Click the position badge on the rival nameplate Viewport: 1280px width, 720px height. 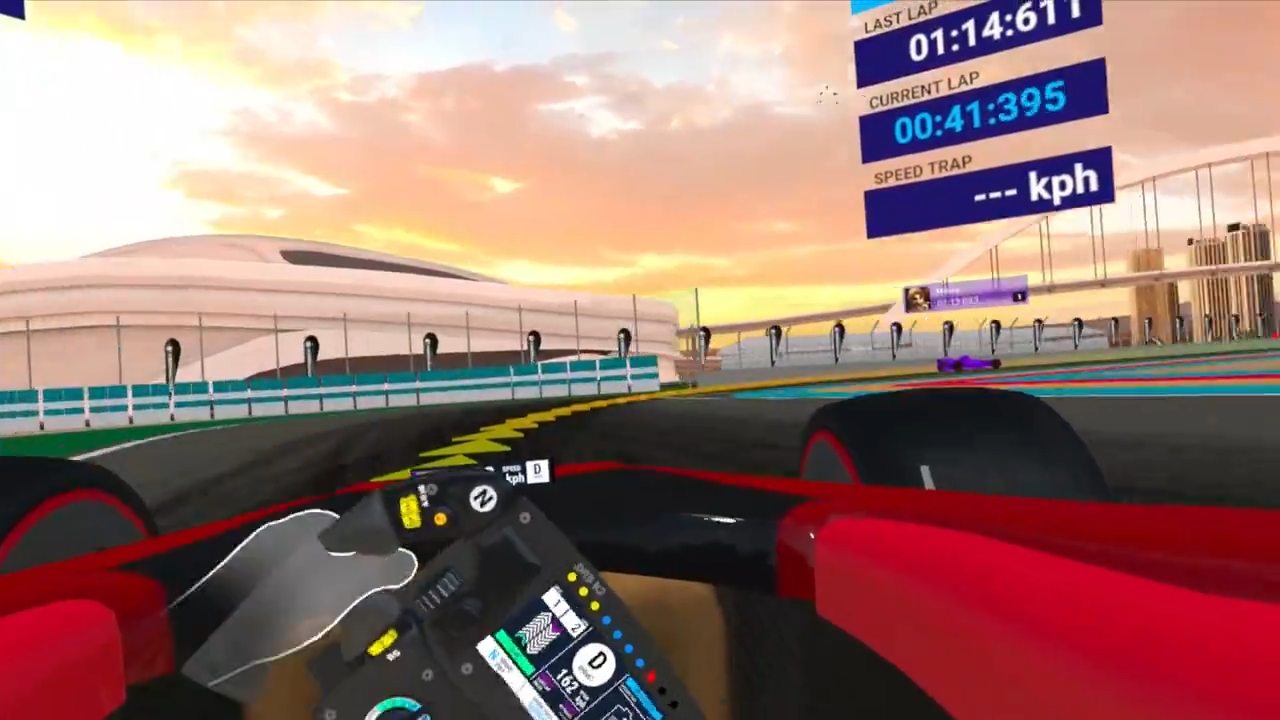coord(1018,296)
